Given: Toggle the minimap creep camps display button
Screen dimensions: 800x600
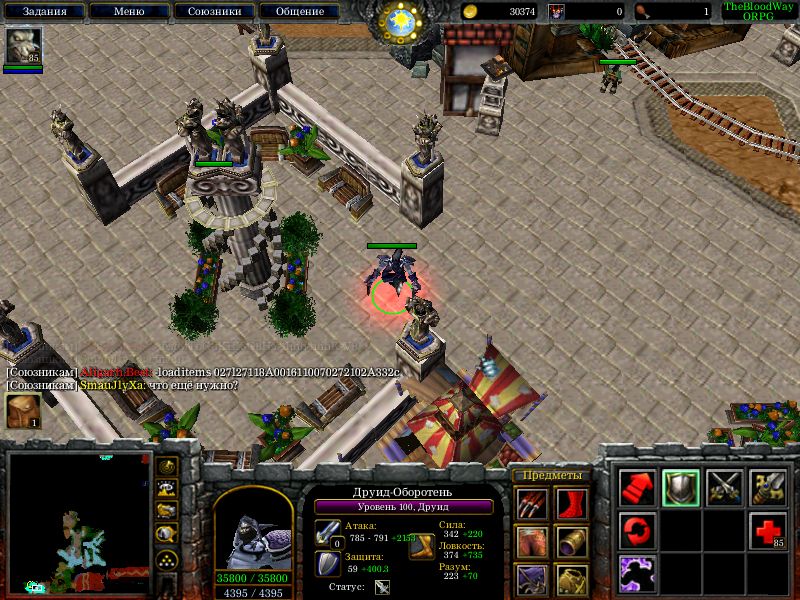Looking at the screenshot, I should click(168, 533).
